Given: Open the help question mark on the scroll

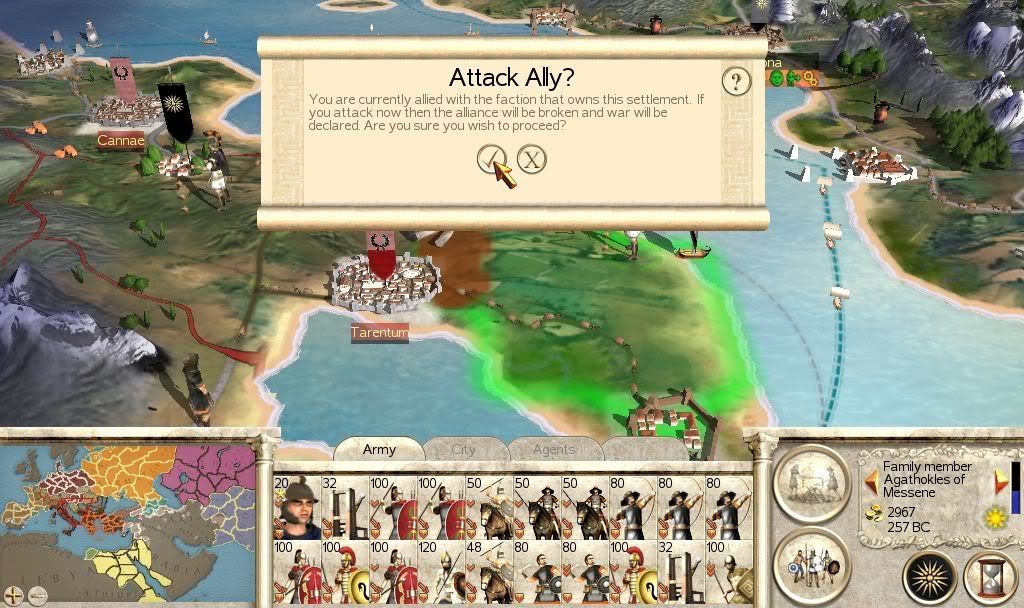Looking at the screenshot, I should [736, 81].
